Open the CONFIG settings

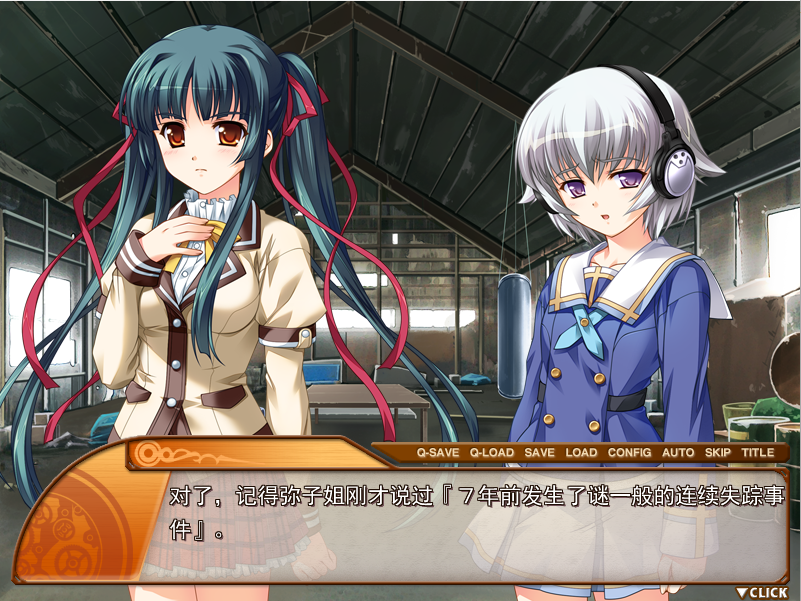[x=630, y=453]
